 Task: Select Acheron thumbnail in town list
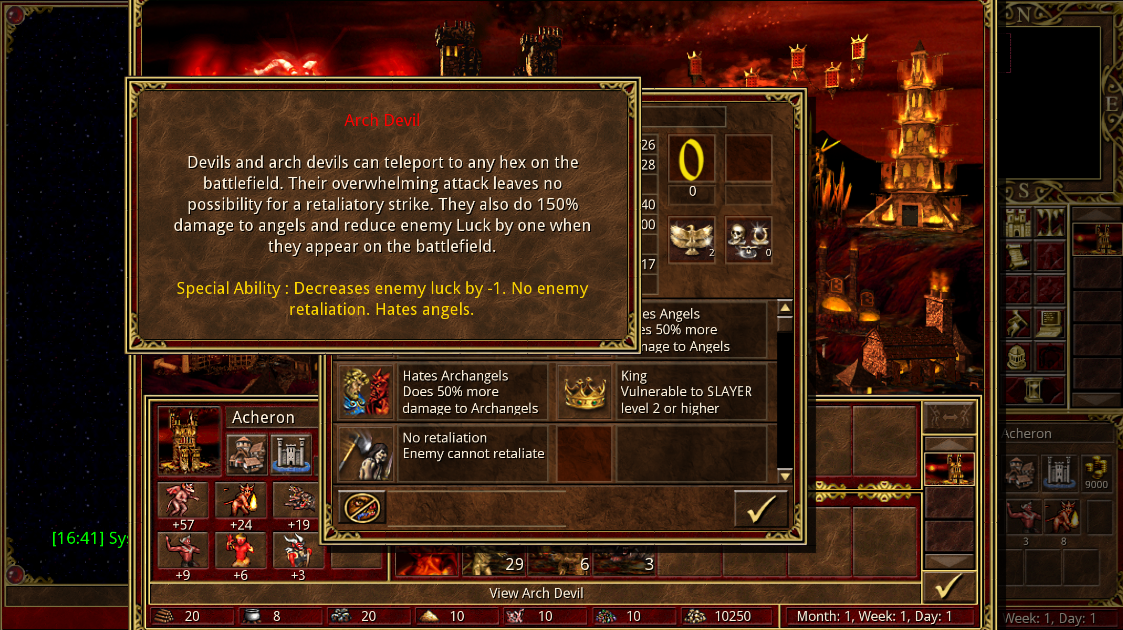click(948, 469)
